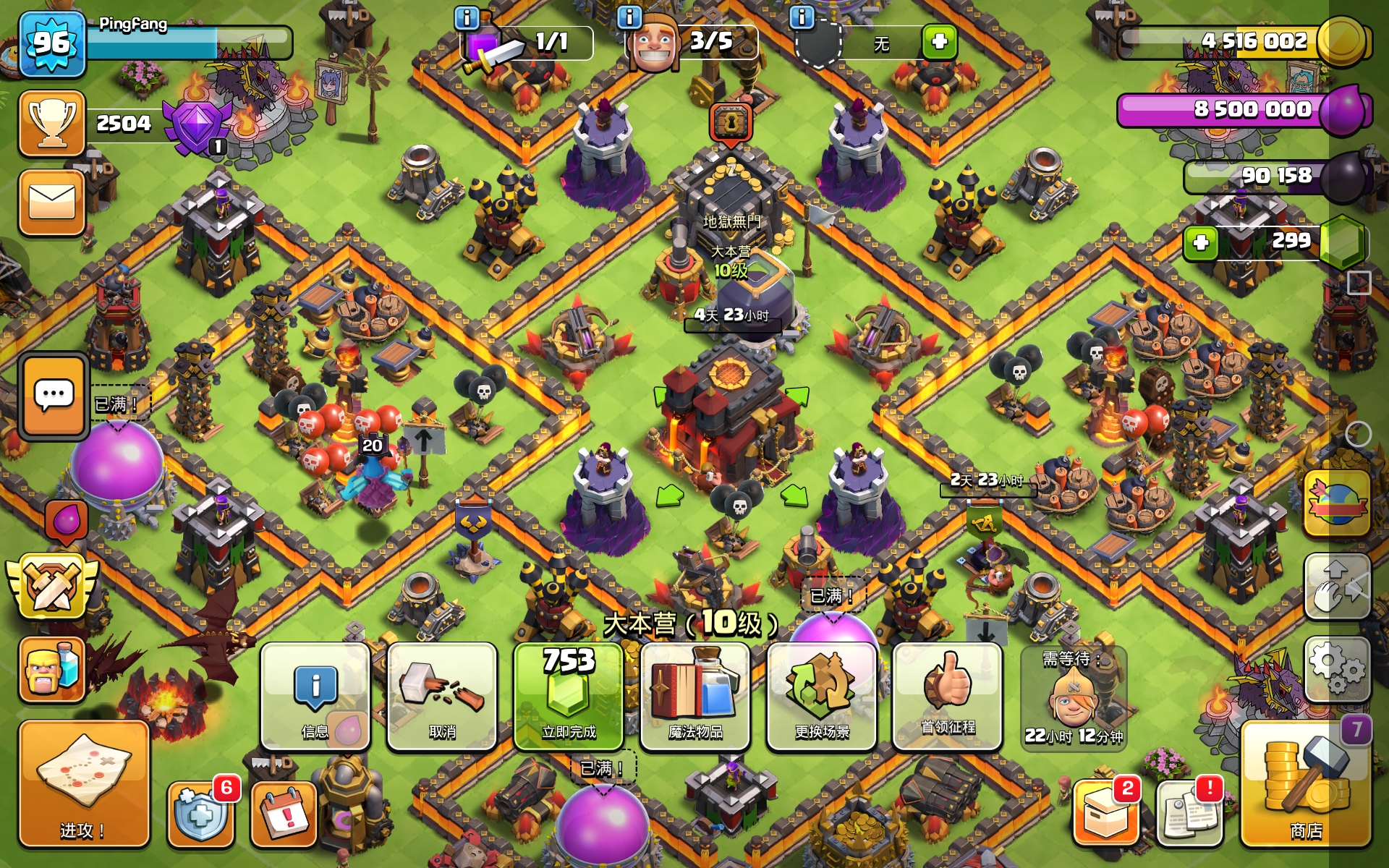Show the builder info button
Viewport: 1389px width, 868px height.
pos(629,17)
